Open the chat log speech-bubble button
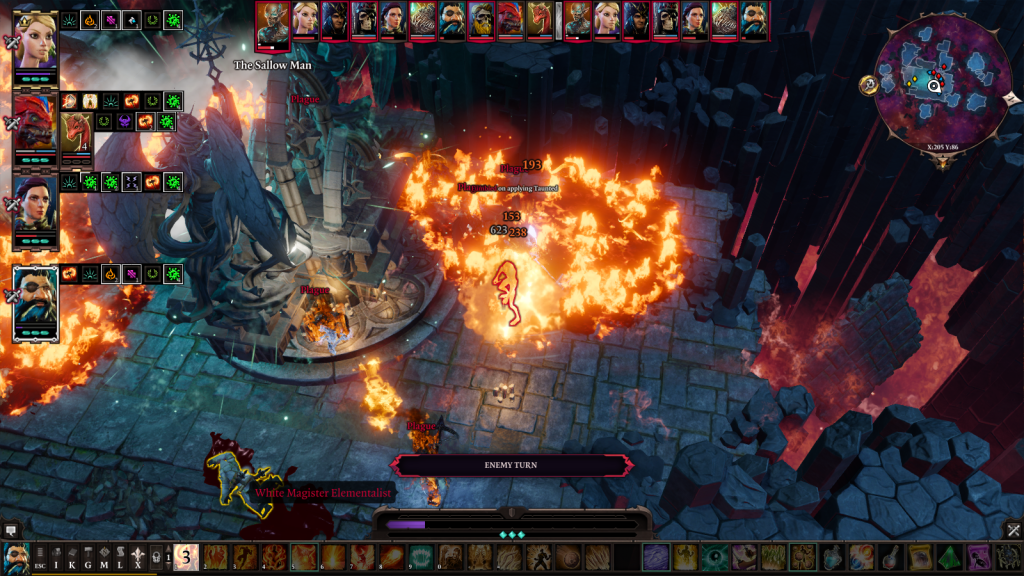 (11, 530)
